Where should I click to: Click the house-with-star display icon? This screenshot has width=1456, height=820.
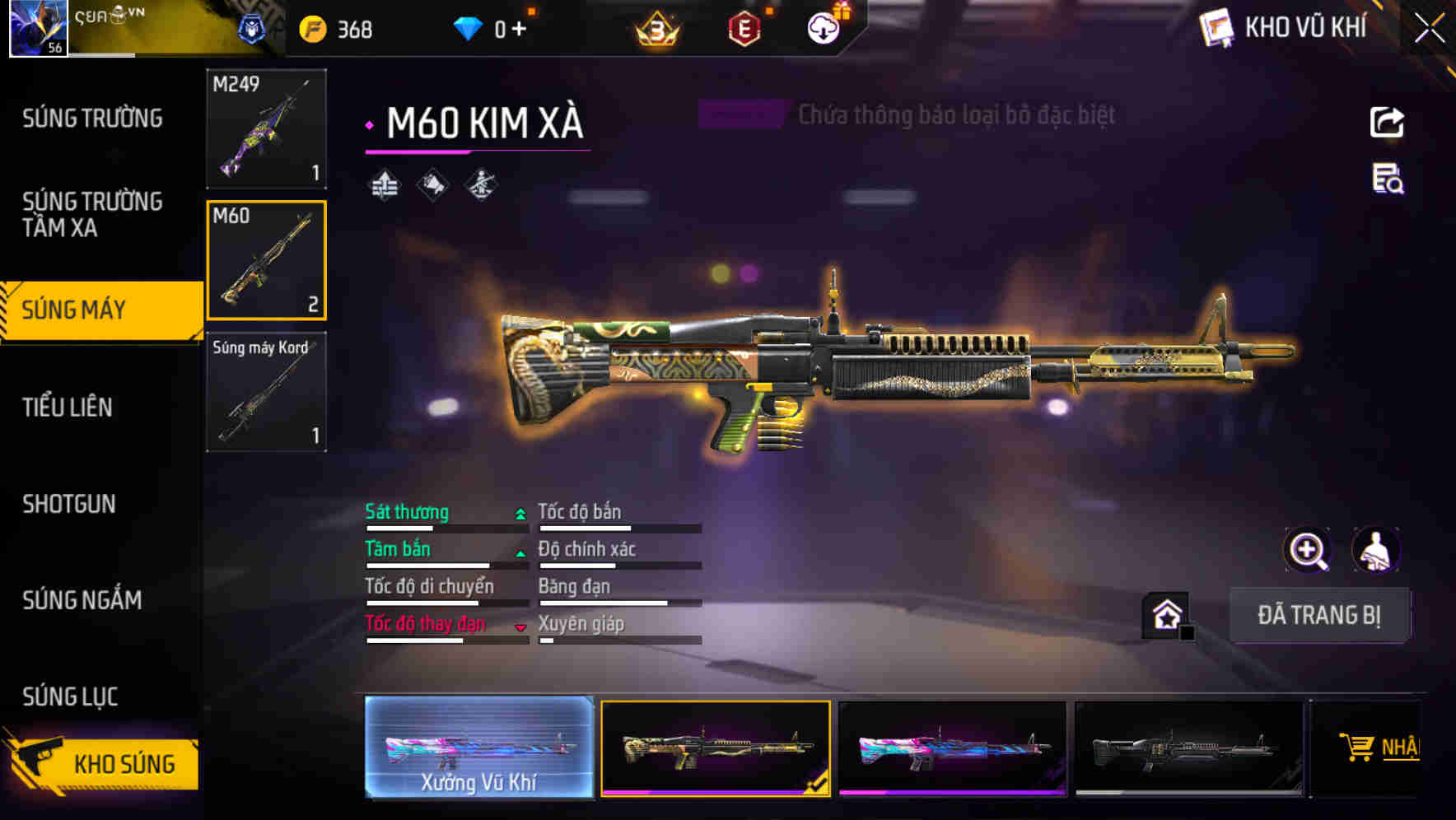coord(1164,615)
